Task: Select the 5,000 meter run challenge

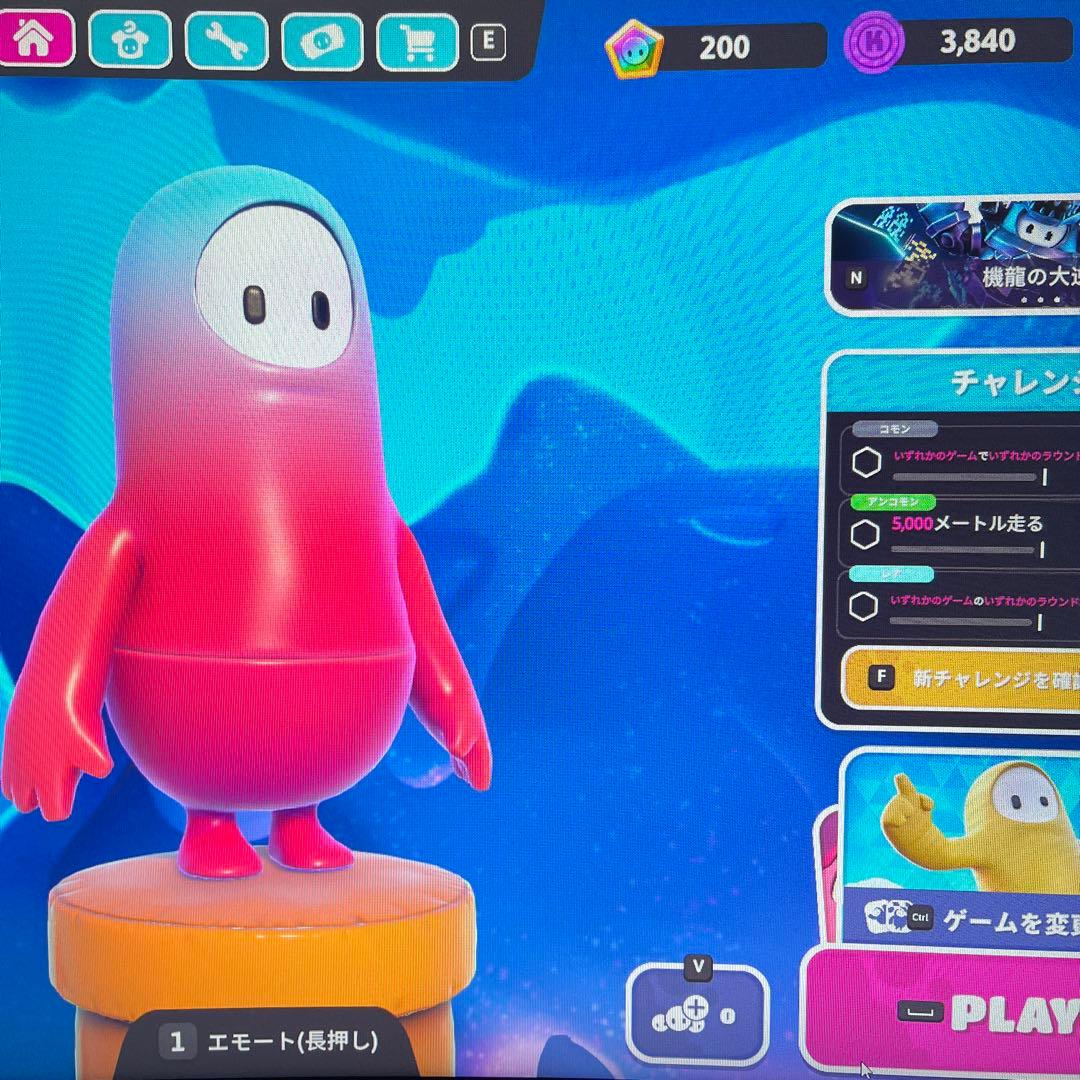Action: click(962, 531)
